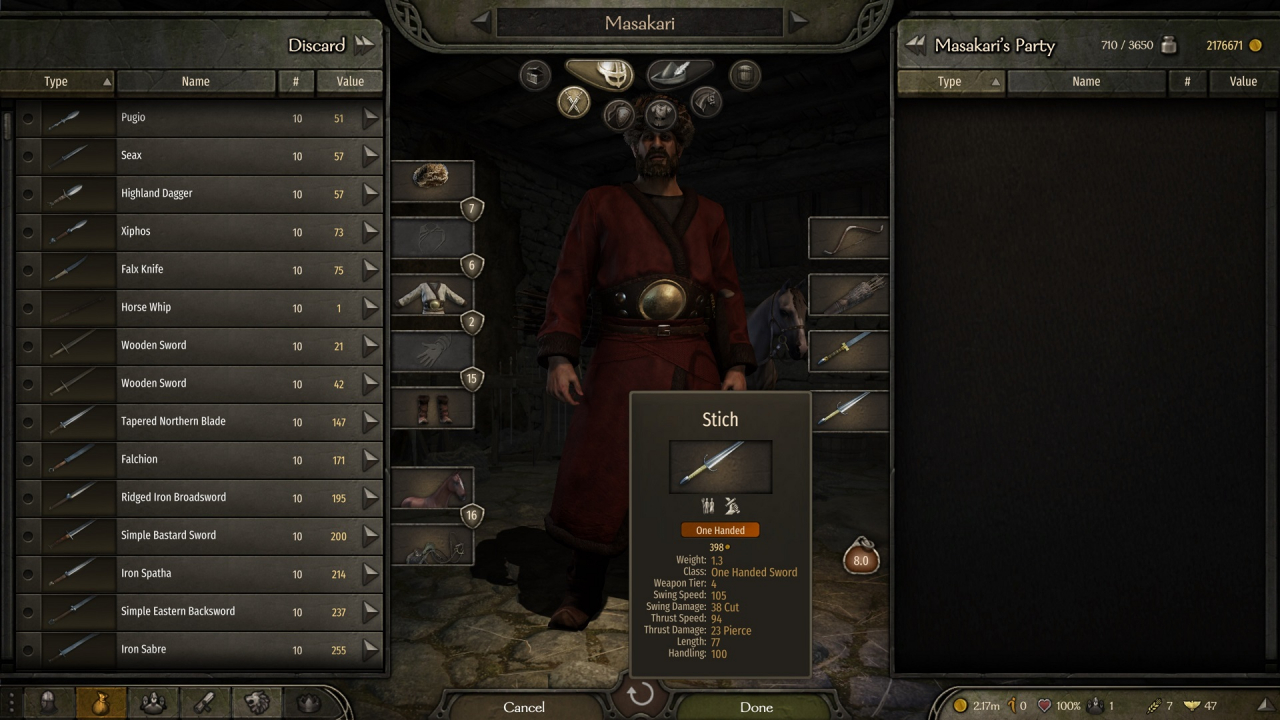Viewport: 1280px width, 720px height.
Task: Pick the Highland Dagger from the list
Action: [x=200, y=194]
